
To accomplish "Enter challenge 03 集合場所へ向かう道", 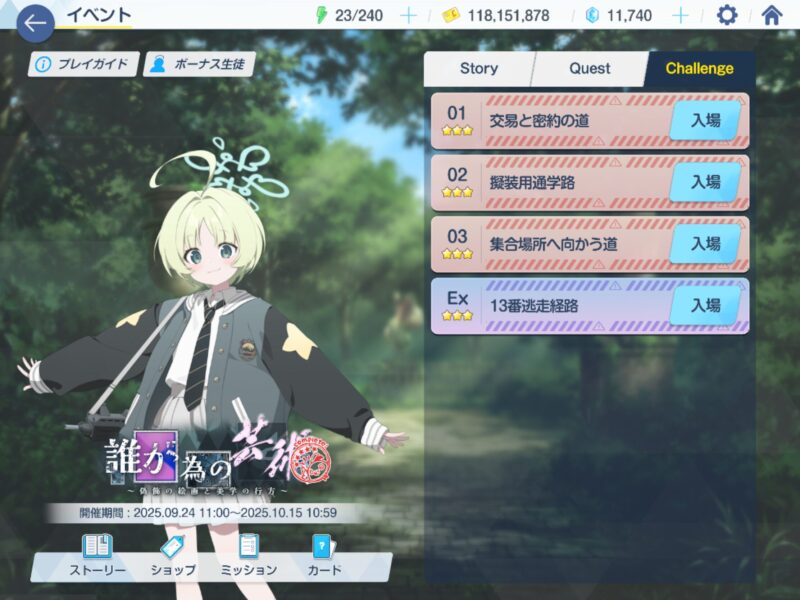I will [705, 243].
